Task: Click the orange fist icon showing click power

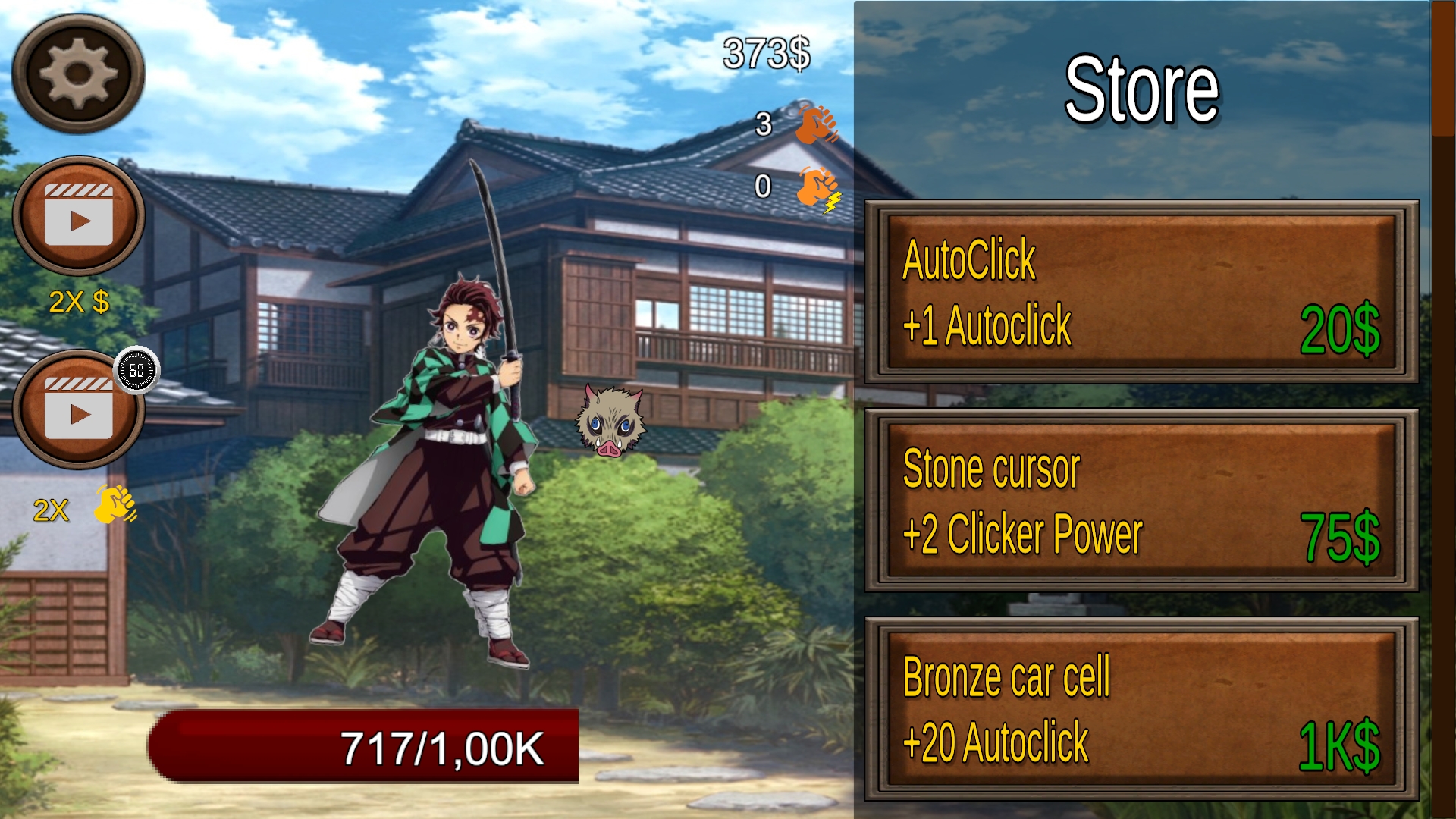Action: click(x=814, y=124)
